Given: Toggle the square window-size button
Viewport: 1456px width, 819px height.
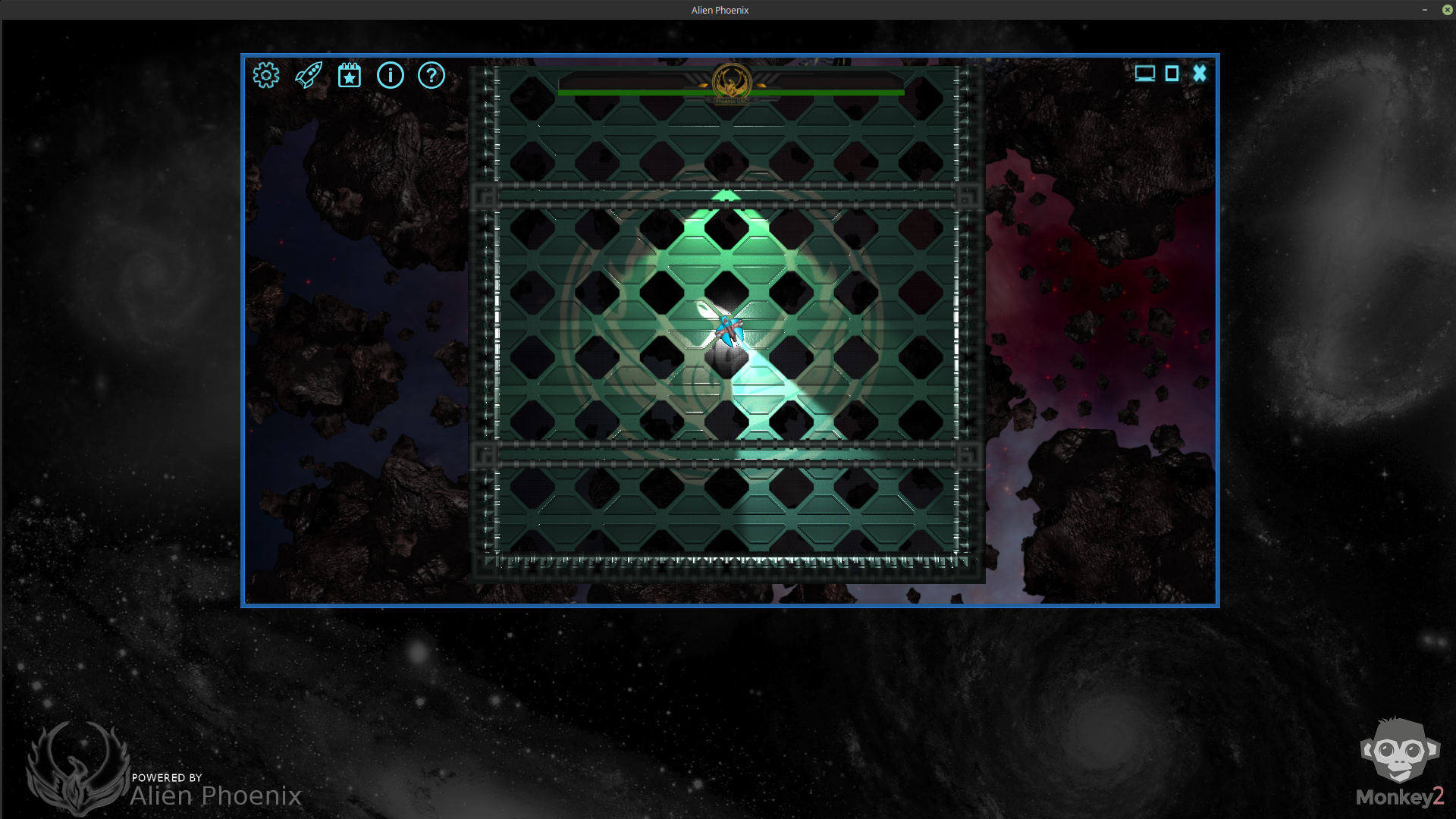Looking at the screenshot, I should coord(1172,74).
